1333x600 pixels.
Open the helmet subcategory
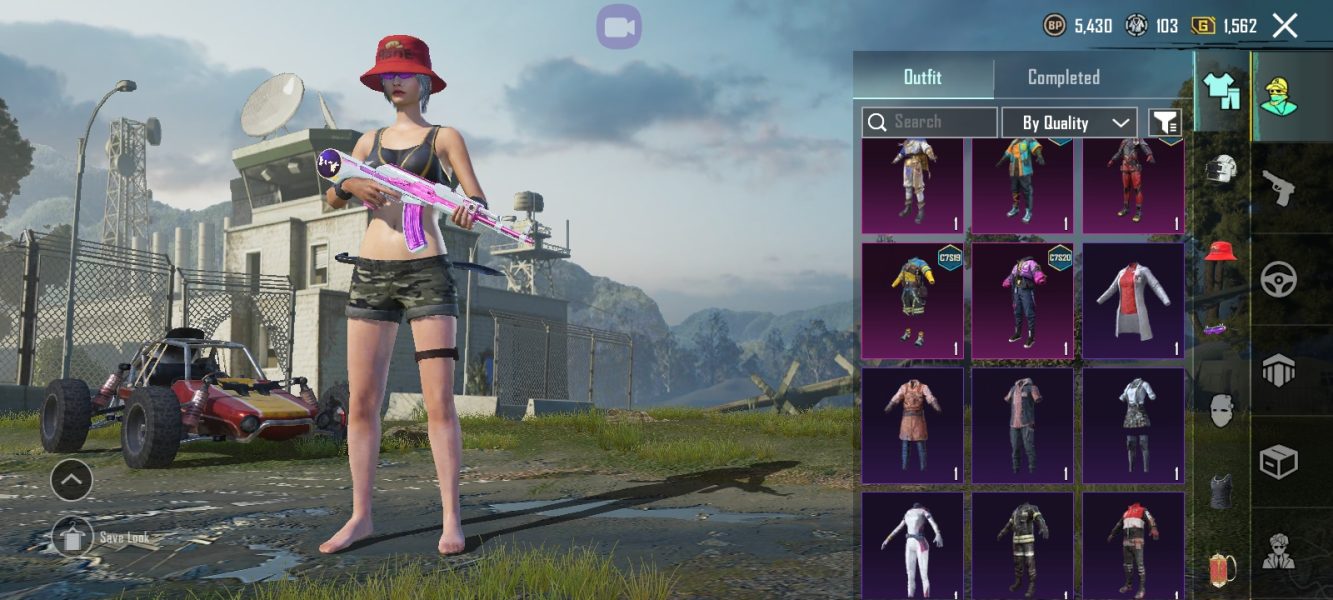click(1222, 170)
